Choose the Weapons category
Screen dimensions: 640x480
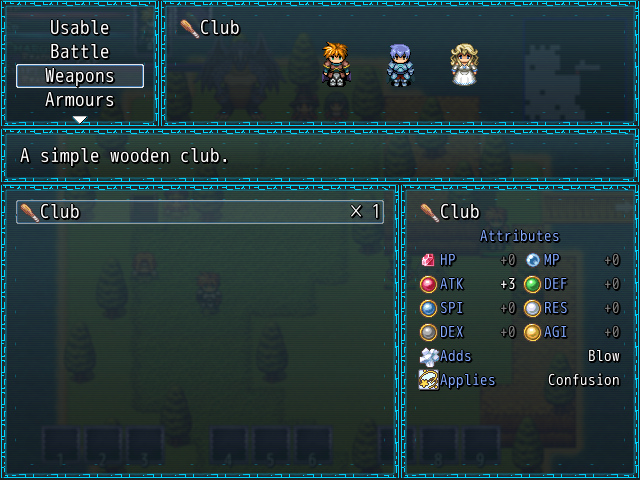80,76
